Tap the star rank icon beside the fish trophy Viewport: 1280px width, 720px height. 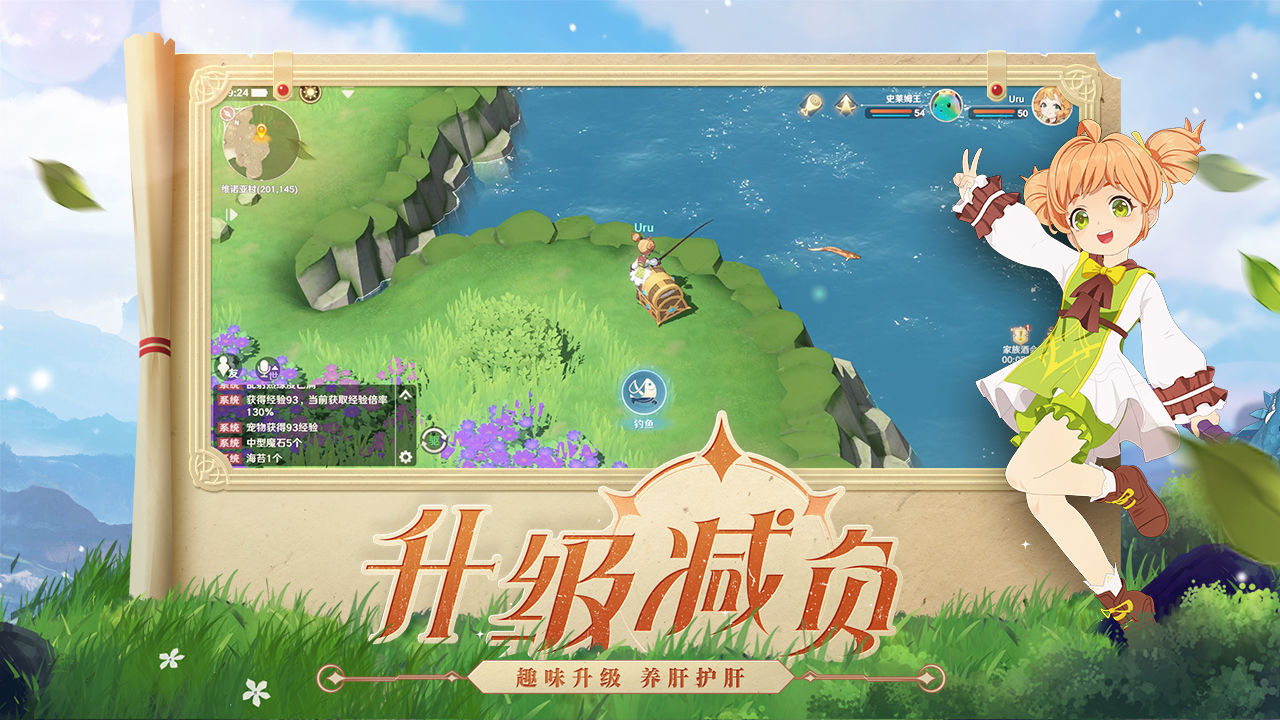tap(846, 103)
